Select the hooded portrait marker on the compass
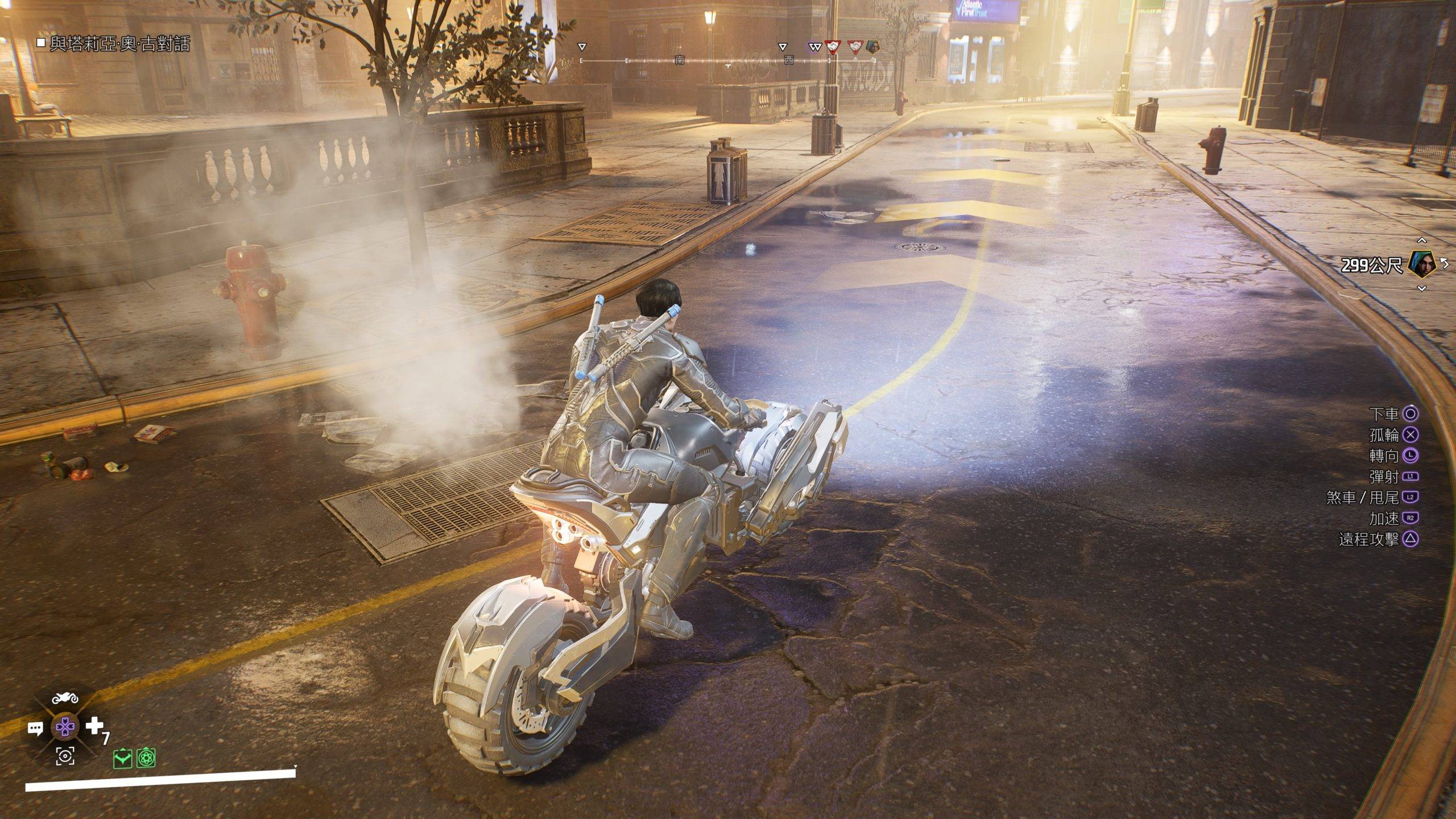This screenshot has width=1456, height=819. (x=872, y=47)
